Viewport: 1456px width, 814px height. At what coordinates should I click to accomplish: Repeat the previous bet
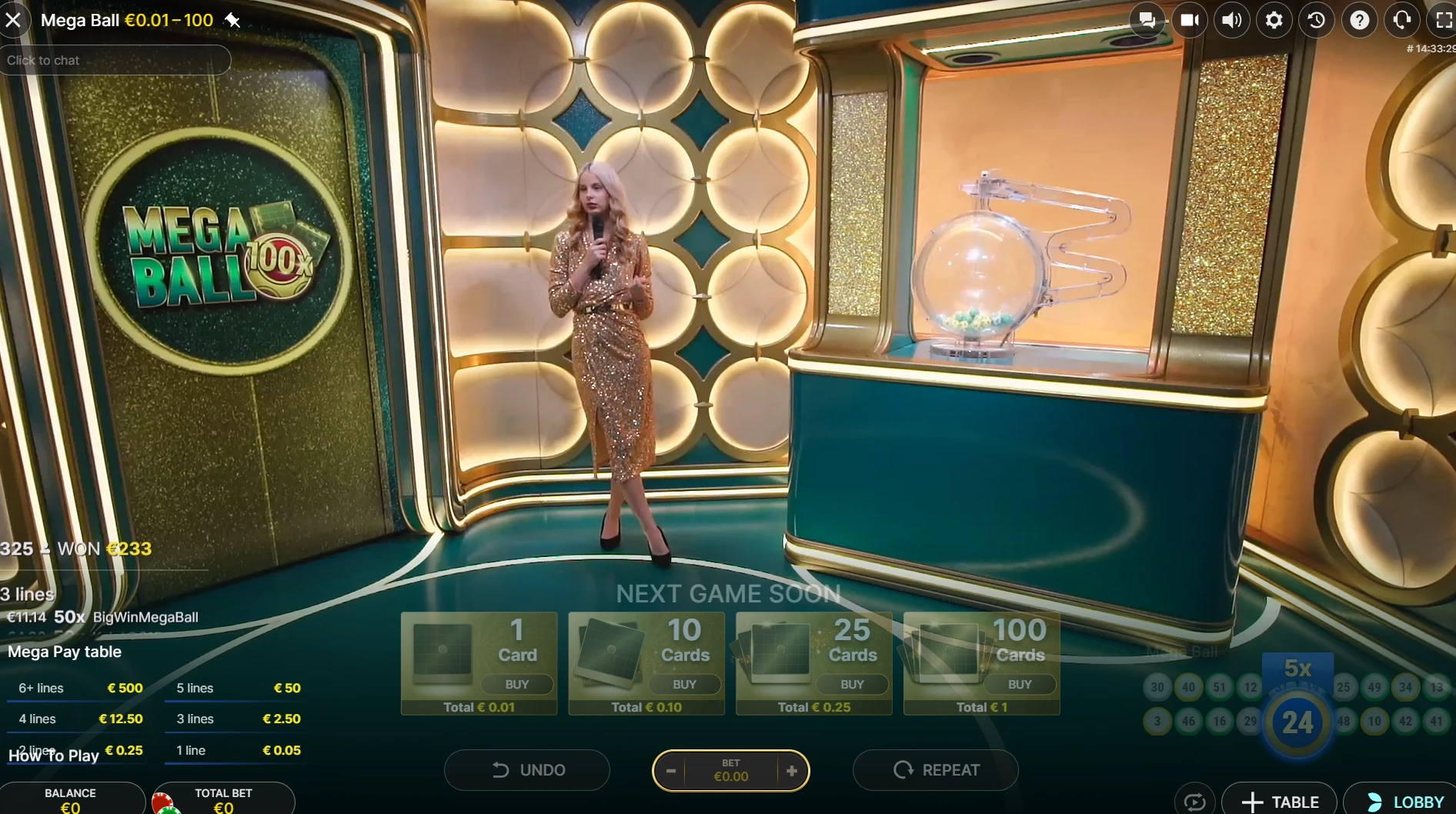(936, 770)
